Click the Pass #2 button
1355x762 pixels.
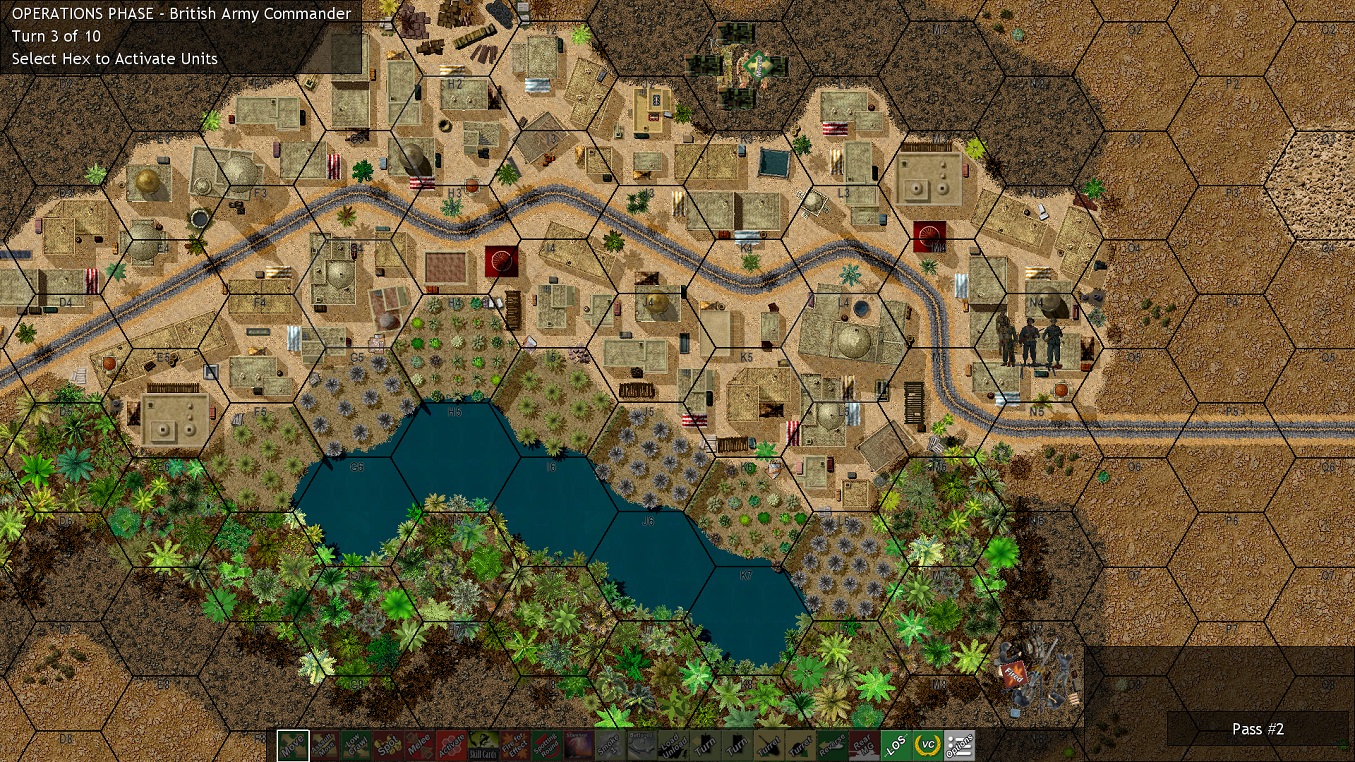click(x=1257, y=729)
